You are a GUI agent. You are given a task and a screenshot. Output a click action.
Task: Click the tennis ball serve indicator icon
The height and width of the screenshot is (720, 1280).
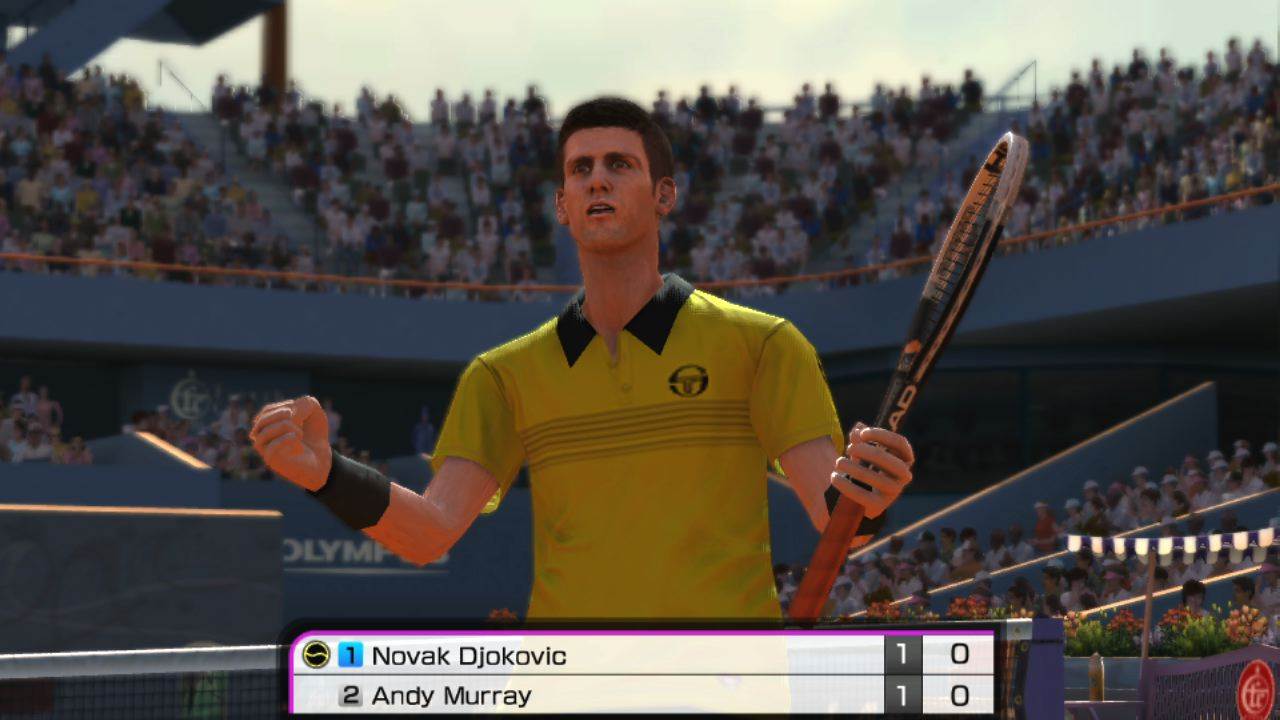[x=315, y=655]
